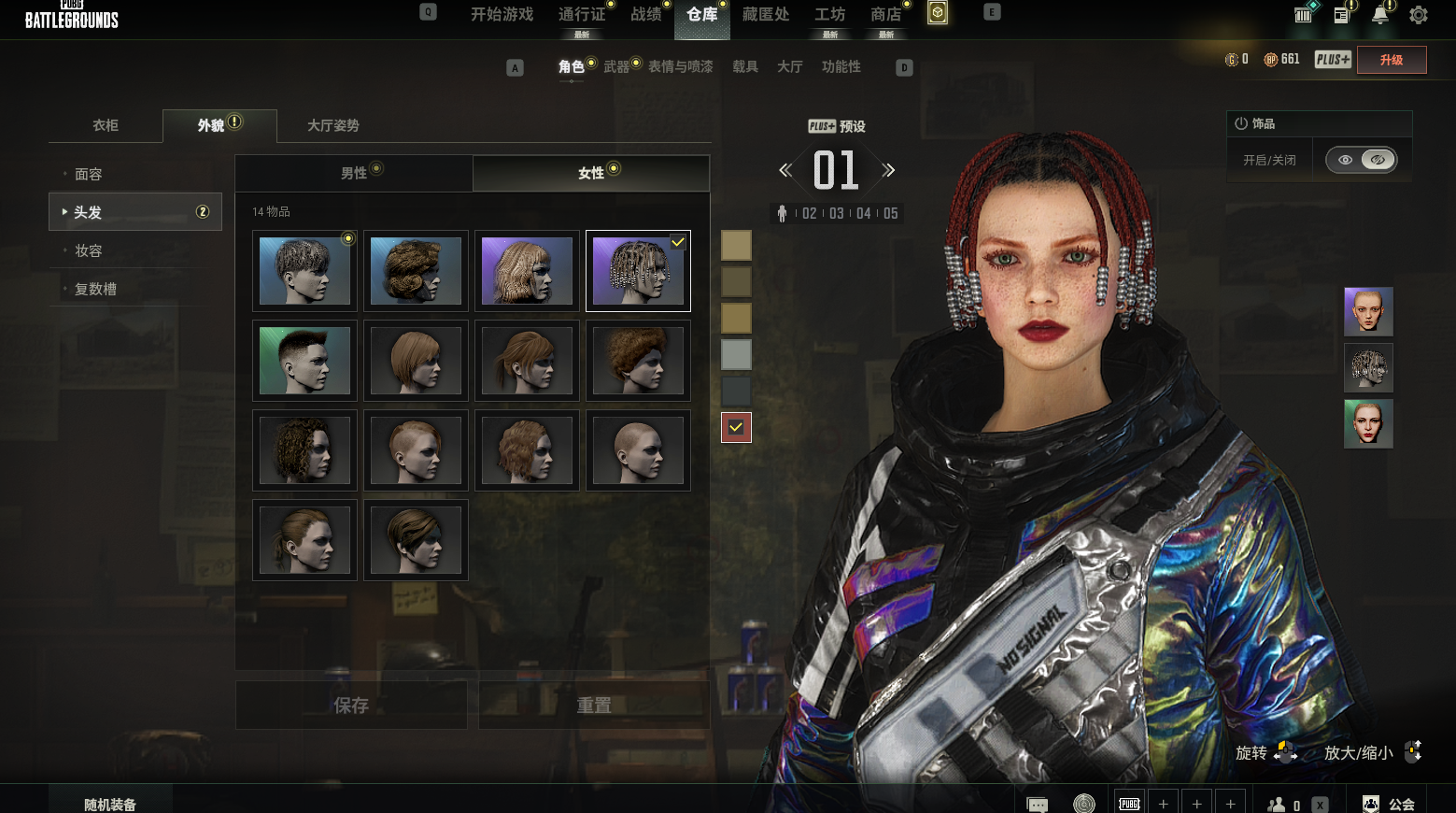The height and width of the screenshot is (813, 1456).
Task: Open the 大厅姿势 (Lobby pose) tab
Action: (x=333, y=125)
